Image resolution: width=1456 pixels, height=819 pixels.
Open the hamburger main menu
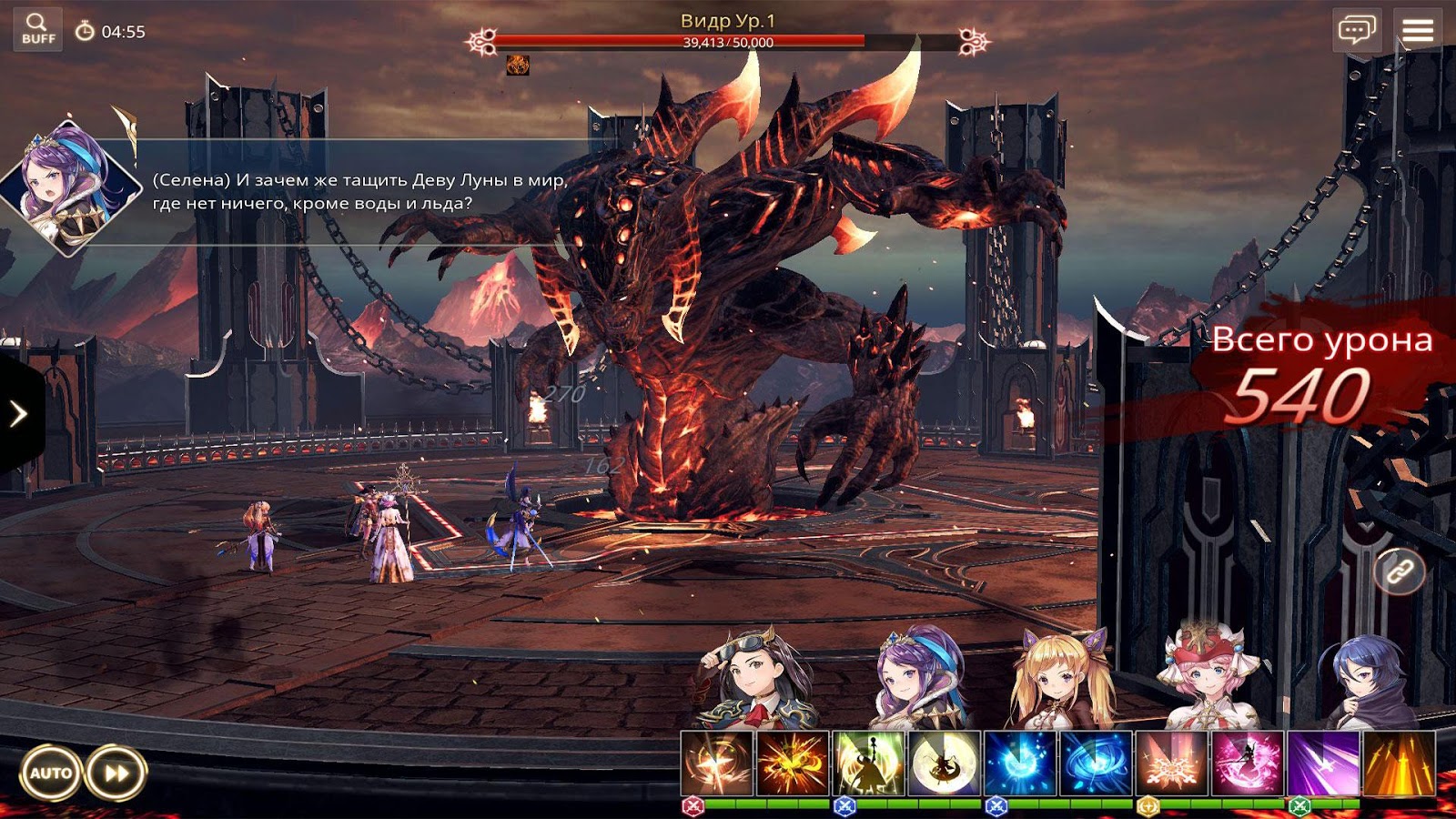click(1417, 30)
